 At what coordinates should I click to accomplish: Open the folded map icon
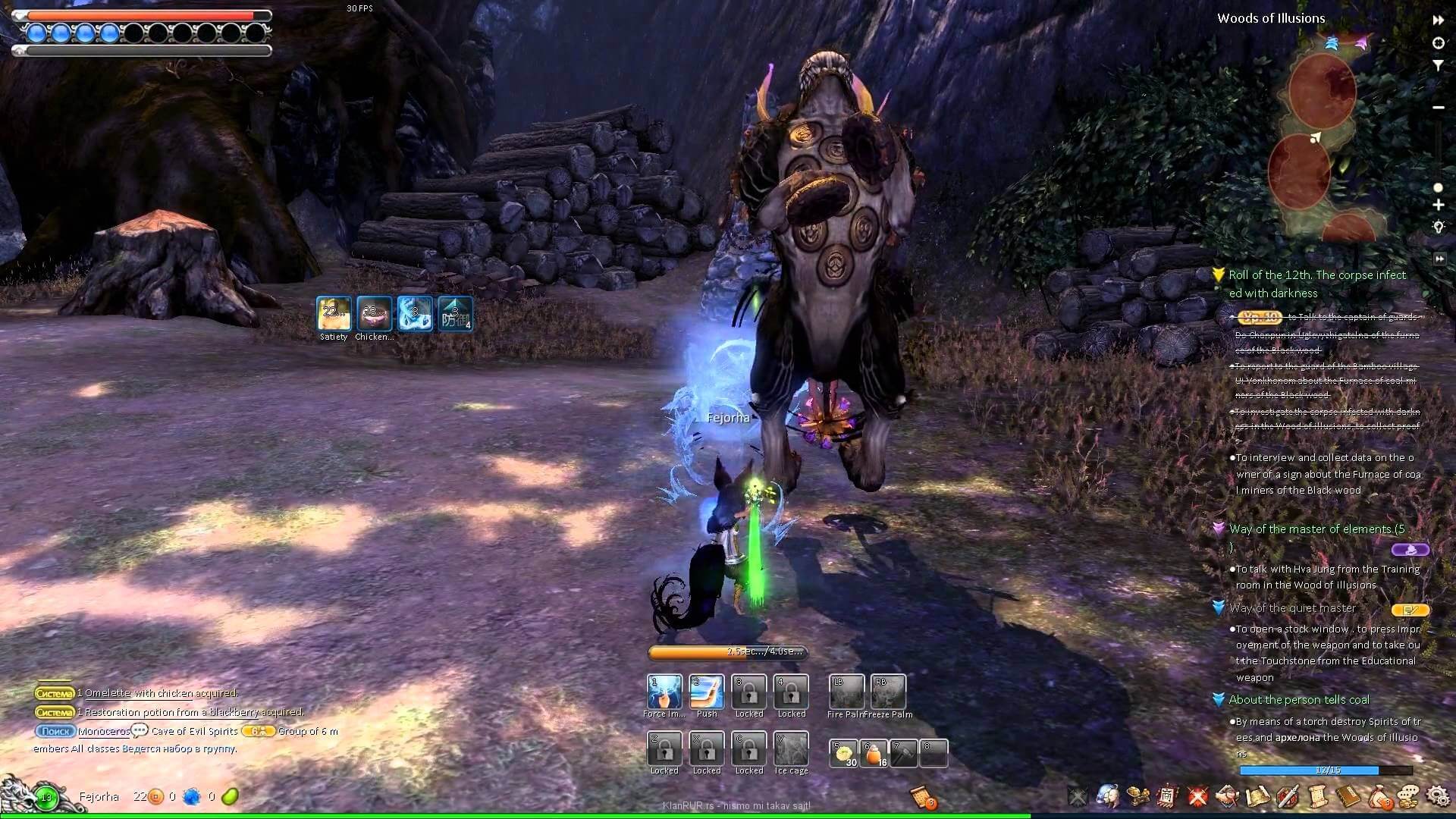(x=1257, y=795)
